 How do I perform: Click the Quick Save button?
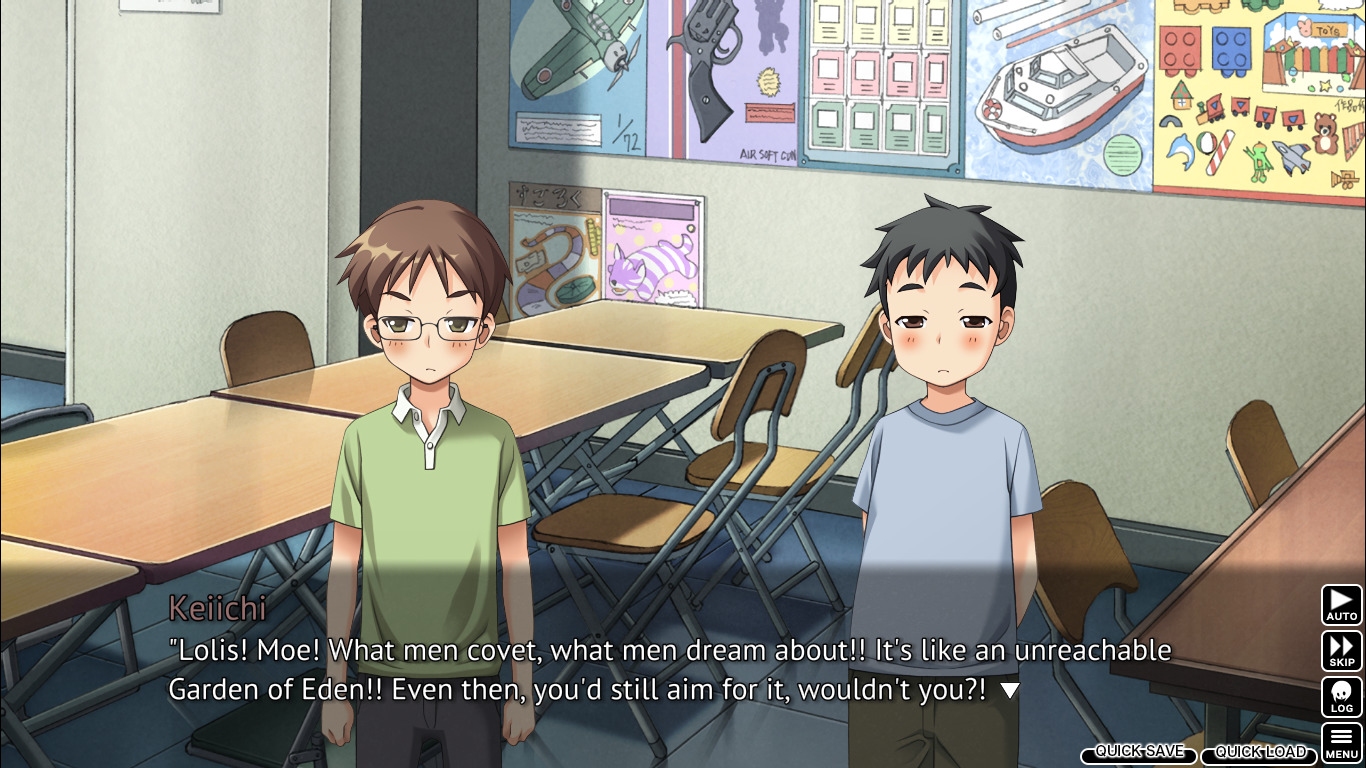tap(1139, 752)
